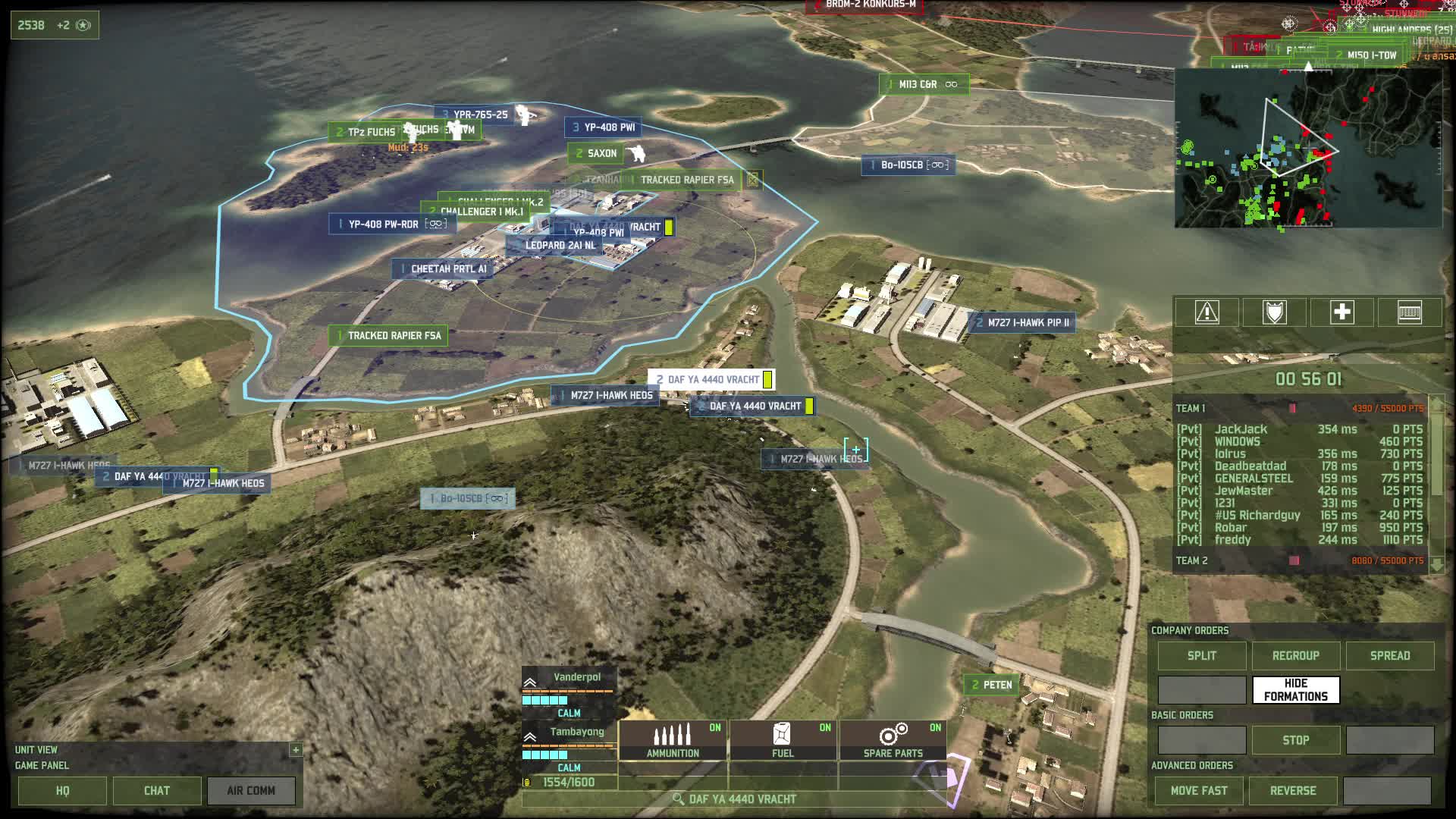
Task: Toggle Spare Parts supply
Action: coord(893,740)
